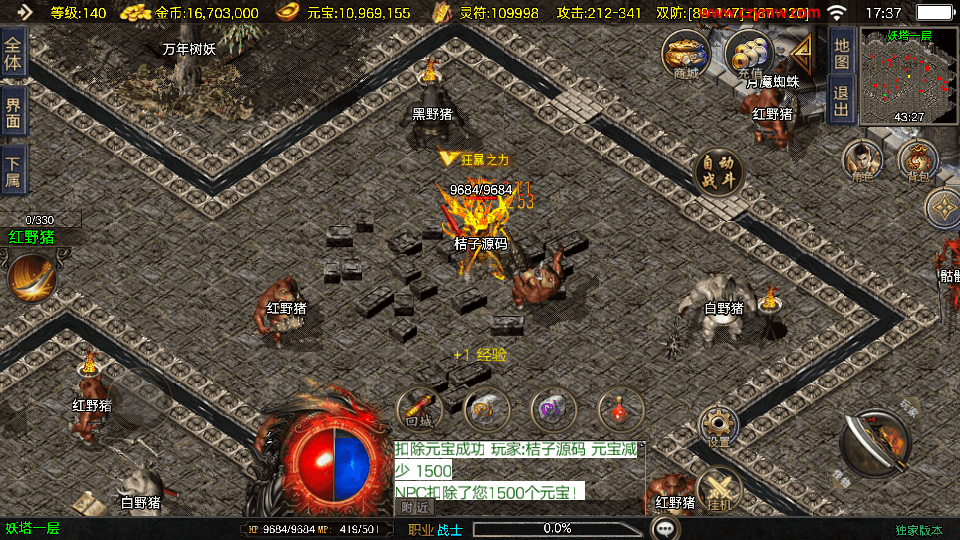
Task: Activate the flaming blade skill icon
Action: click(30, 278)
